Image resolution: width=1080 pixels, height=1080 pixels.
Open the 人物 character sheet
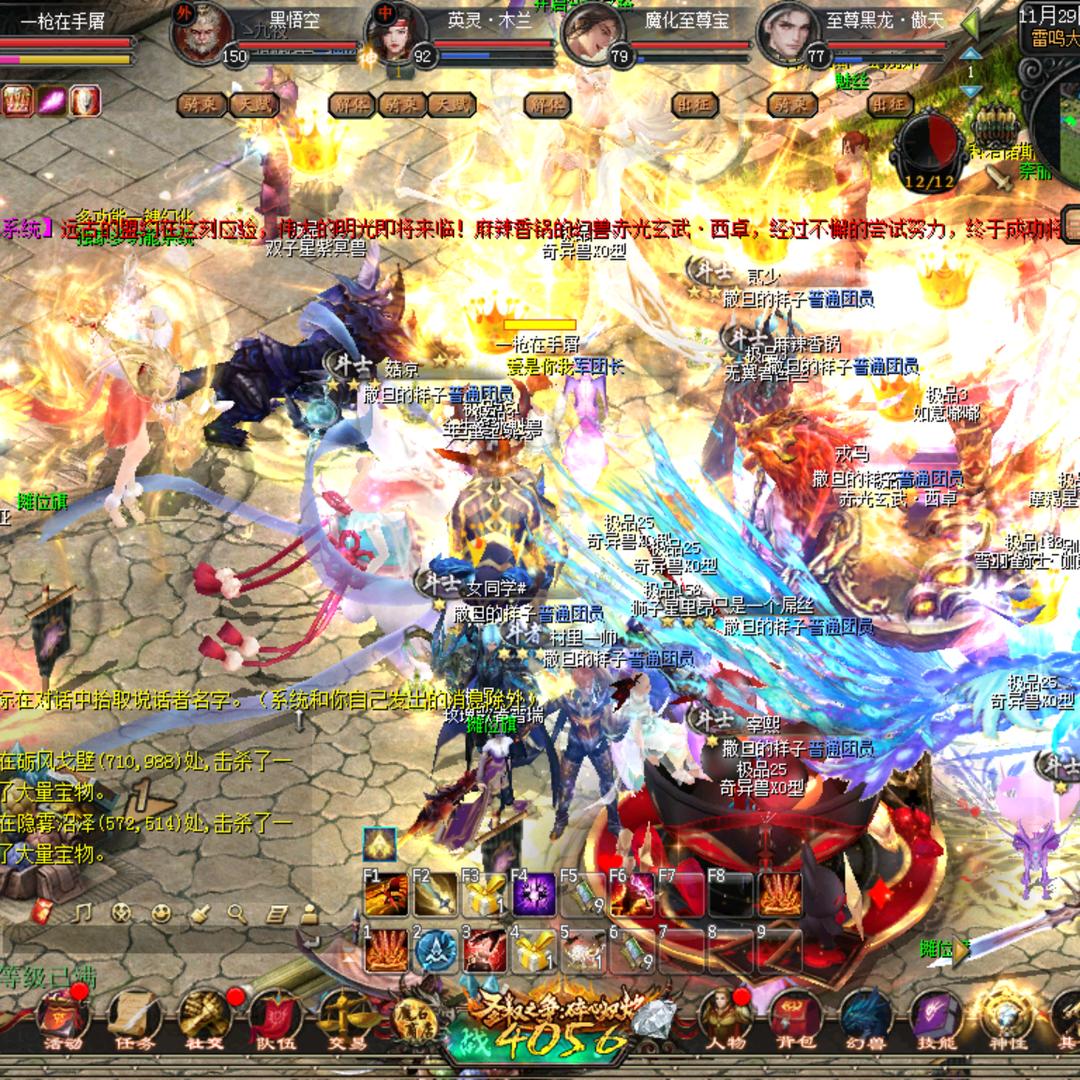point(724,1020)
